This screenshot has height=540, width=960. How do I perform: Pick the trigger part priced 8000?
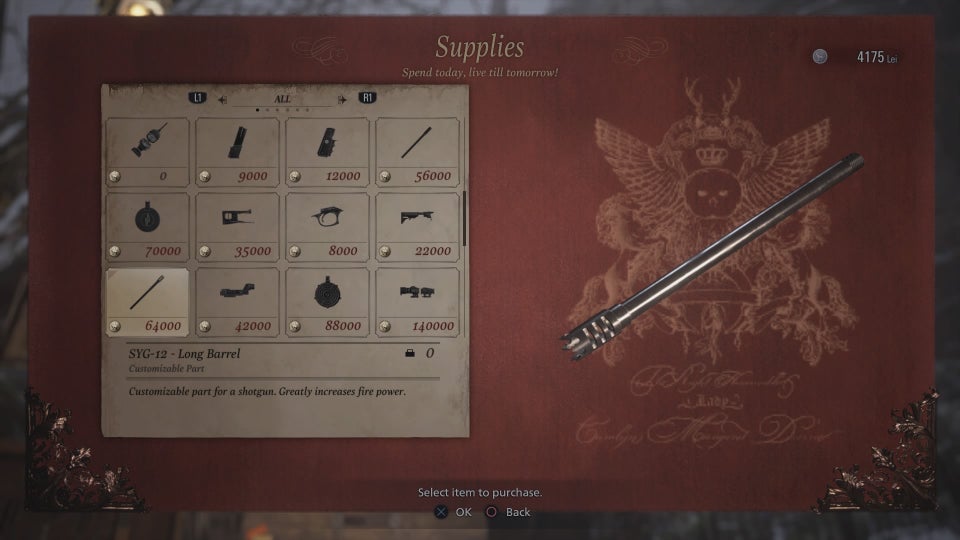coord(327,226)
